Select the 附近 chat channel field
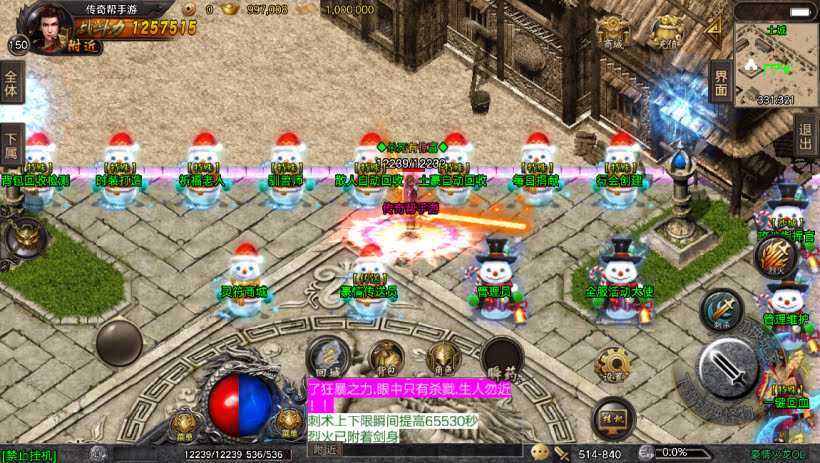Viewport: 820px width, 463px height. click(x=326, y=450)
